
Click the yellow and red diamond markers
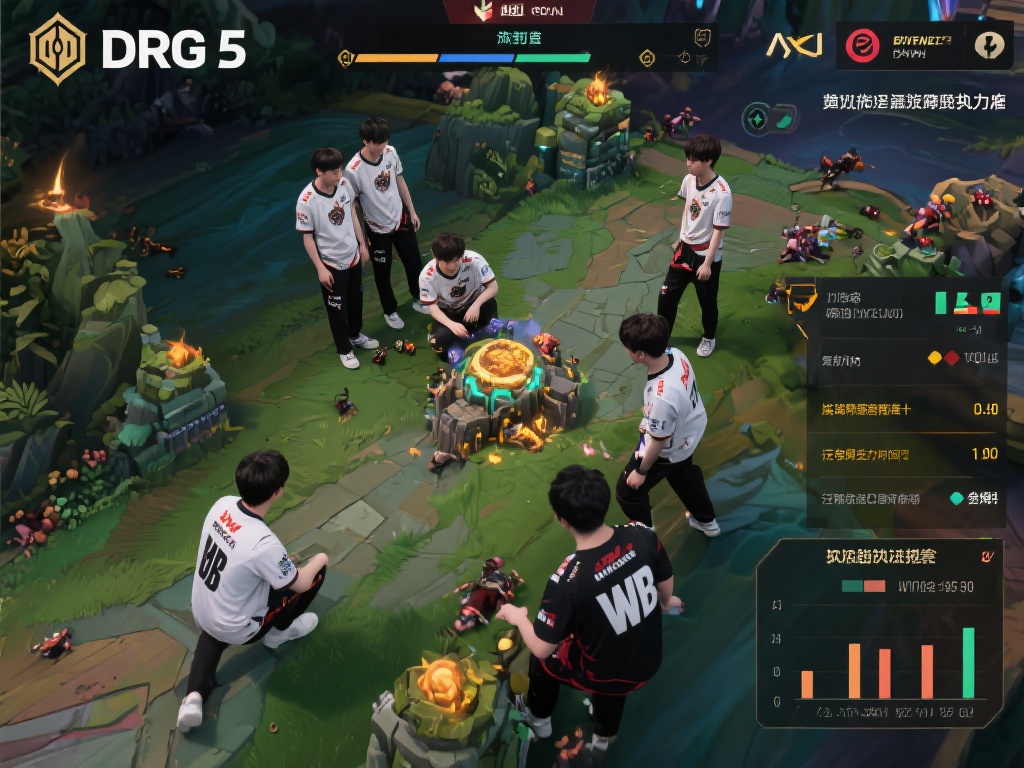coord(943,358)
